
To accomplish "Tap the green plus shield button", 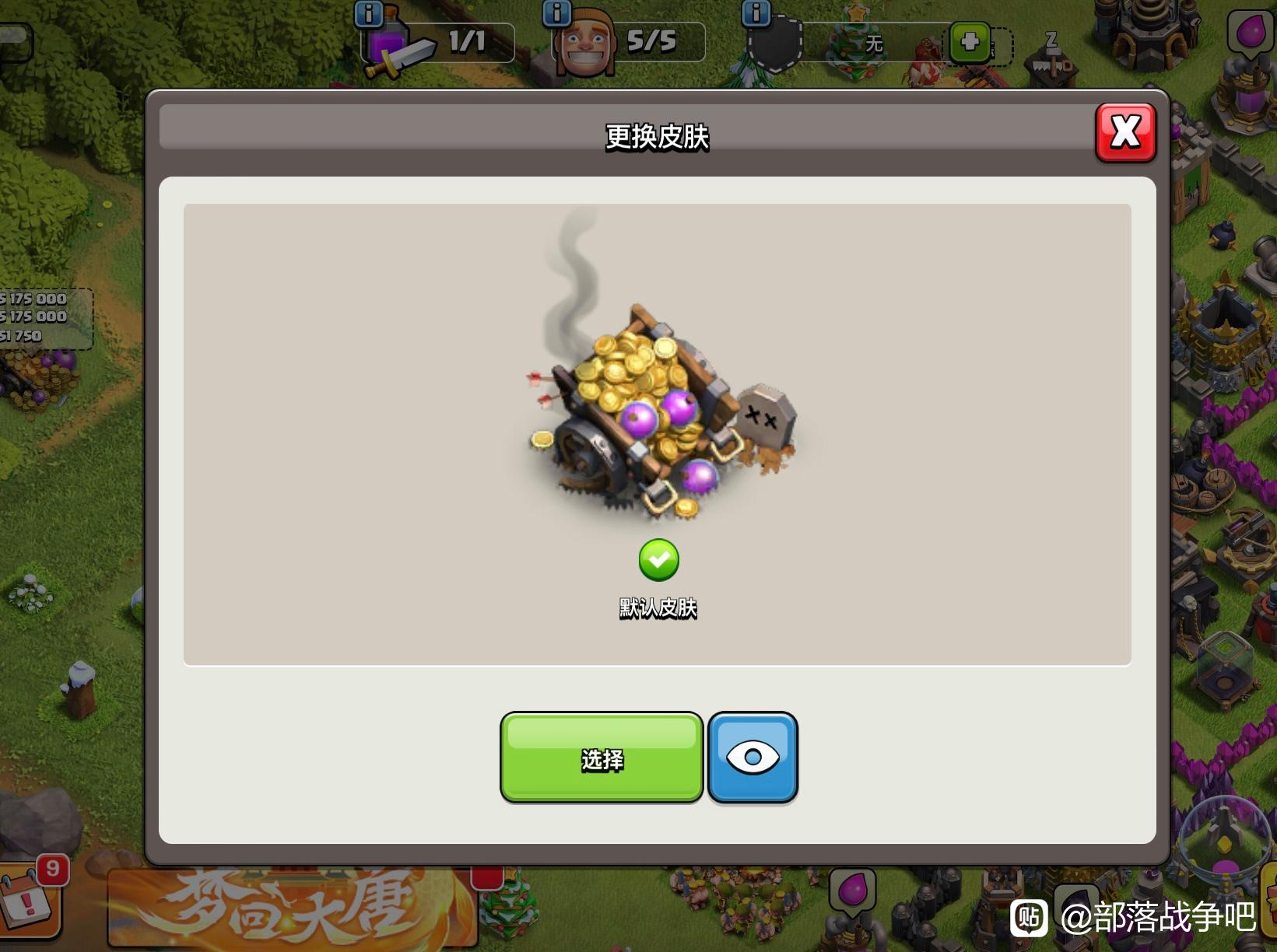I will point(970,42).
